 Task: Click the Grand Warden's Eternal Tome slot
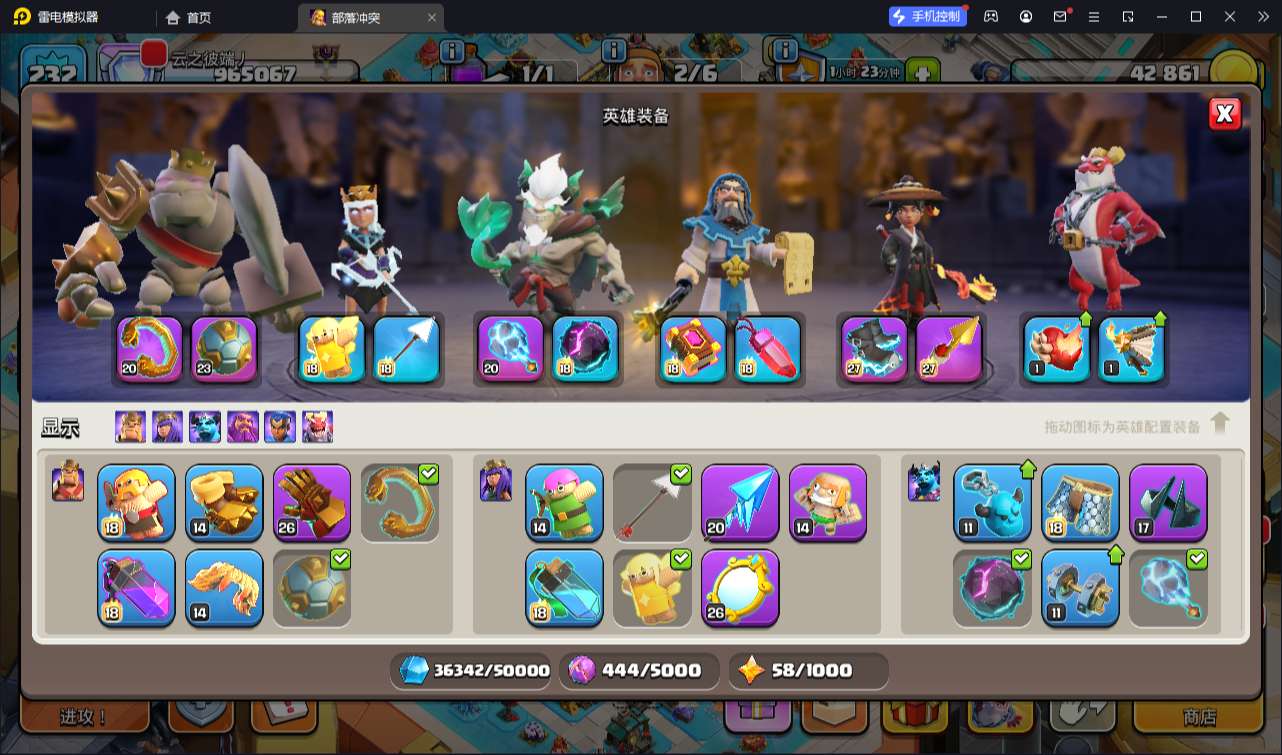693,349
